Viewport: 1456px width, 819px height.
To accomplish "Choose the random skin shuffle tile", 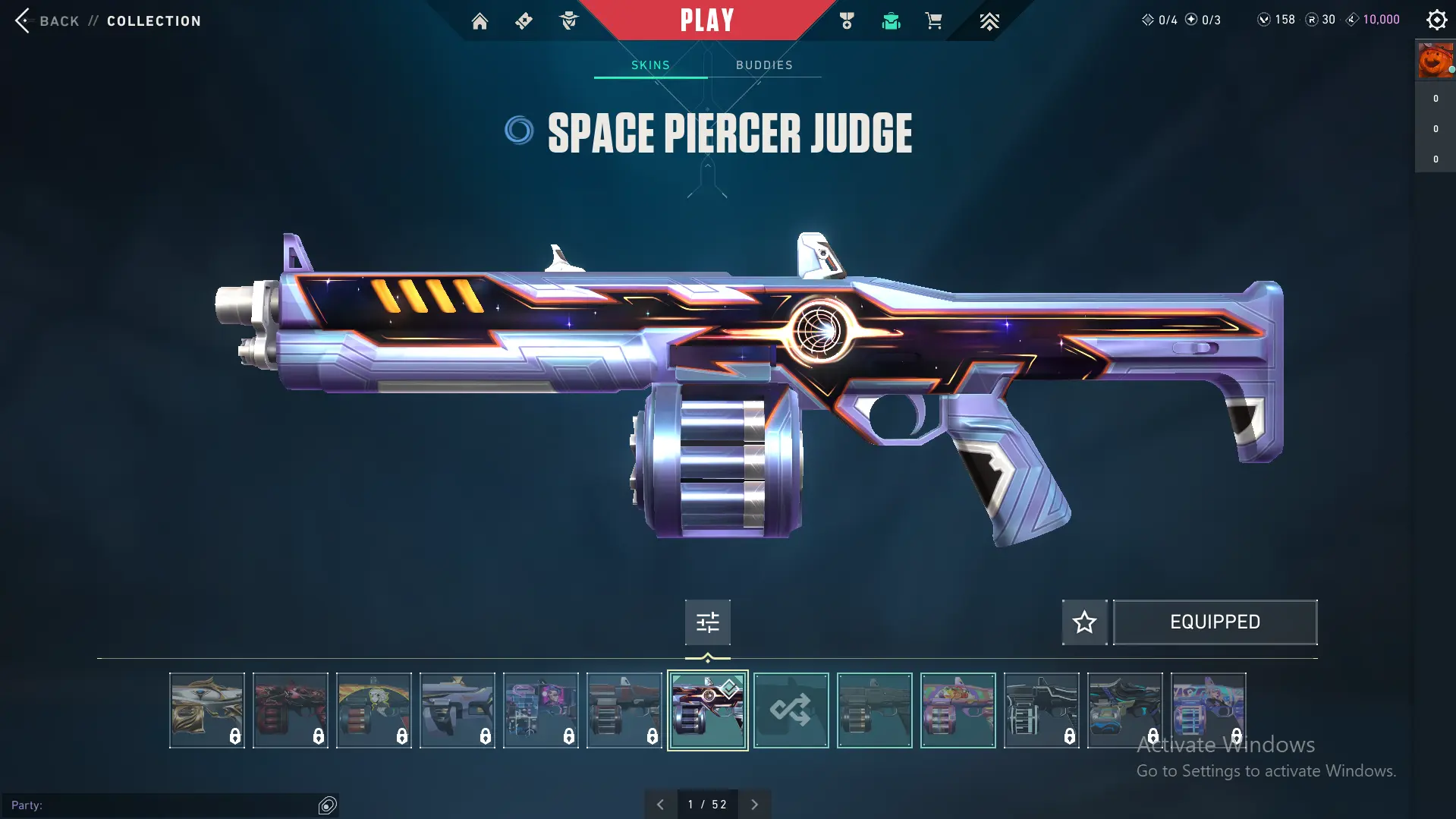I will click(x=791, y=710).
